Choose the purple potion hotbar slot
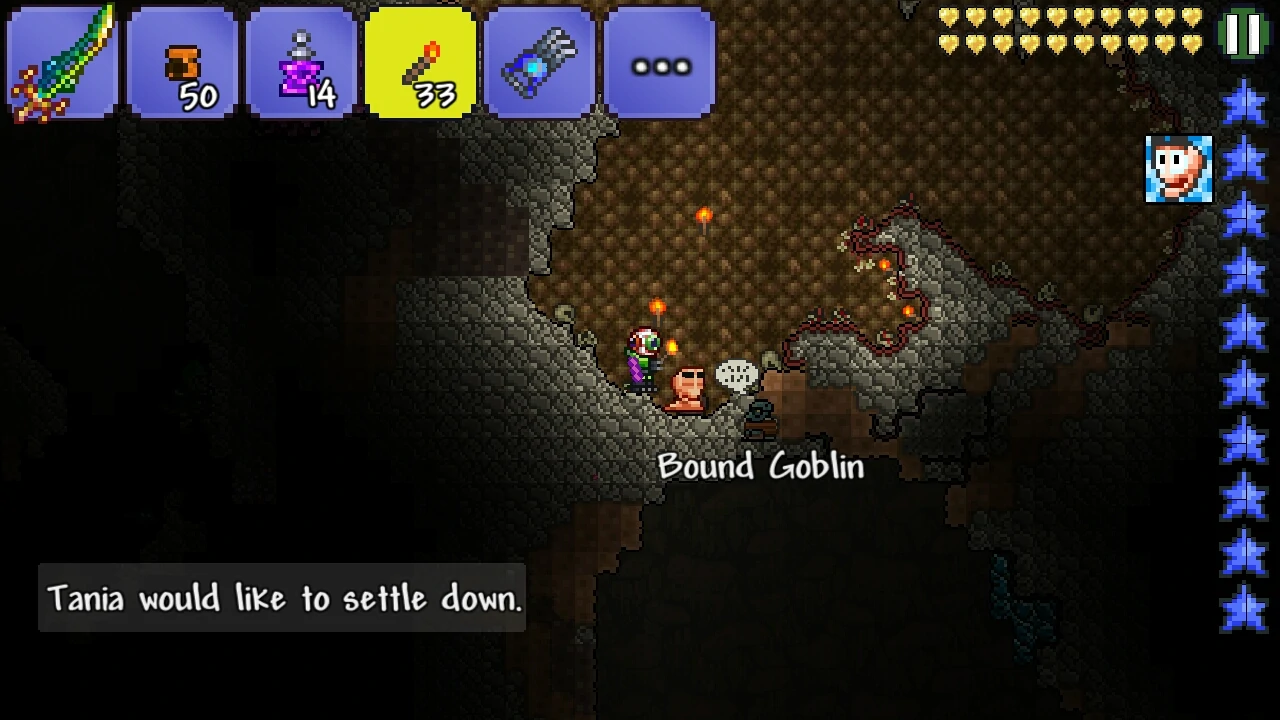Image resolution: width=1280 pixels, height=720 pixels. coord(301,63)
